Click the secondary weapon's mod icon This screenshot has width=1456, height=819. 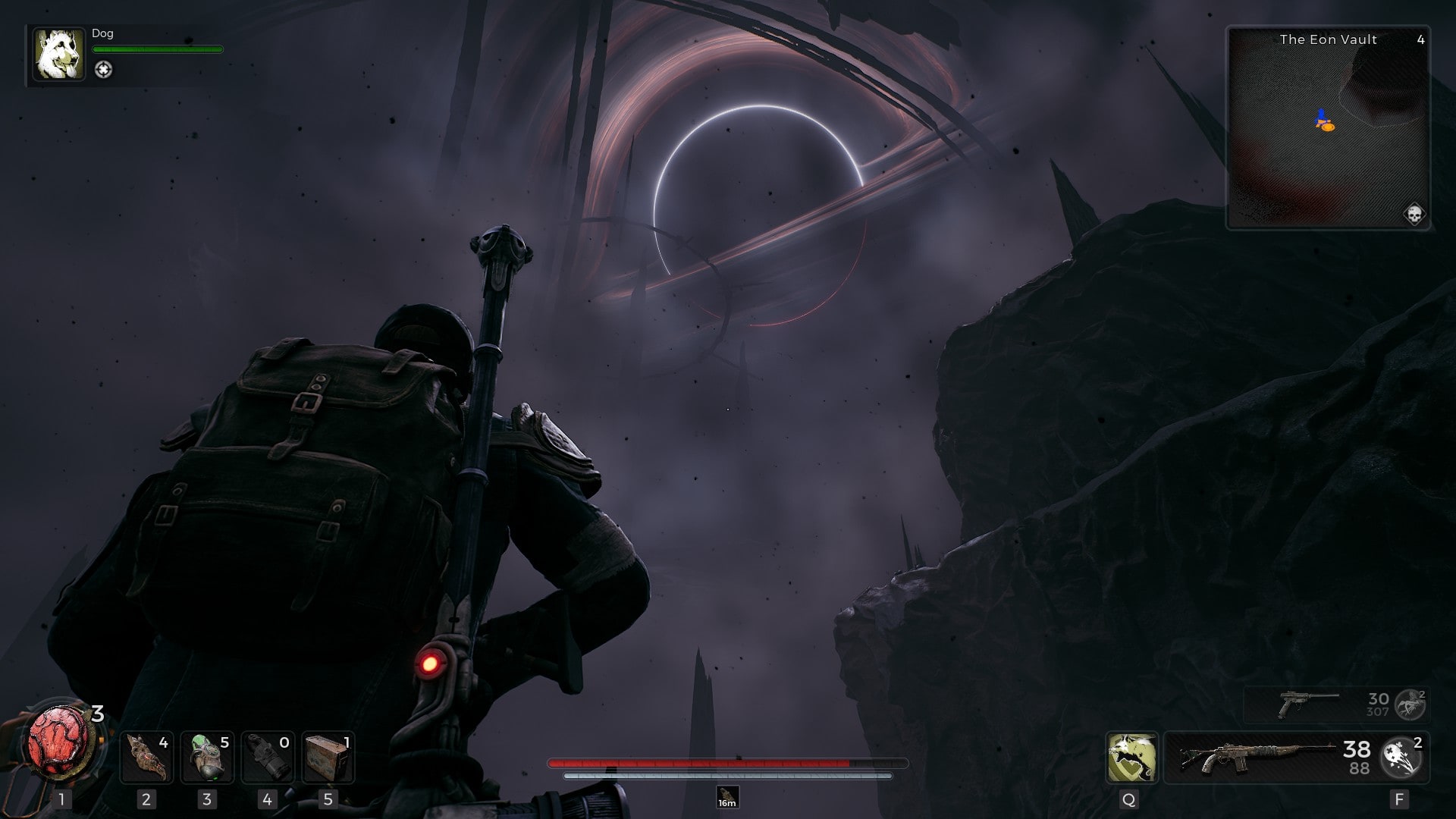coord(1411,704)
